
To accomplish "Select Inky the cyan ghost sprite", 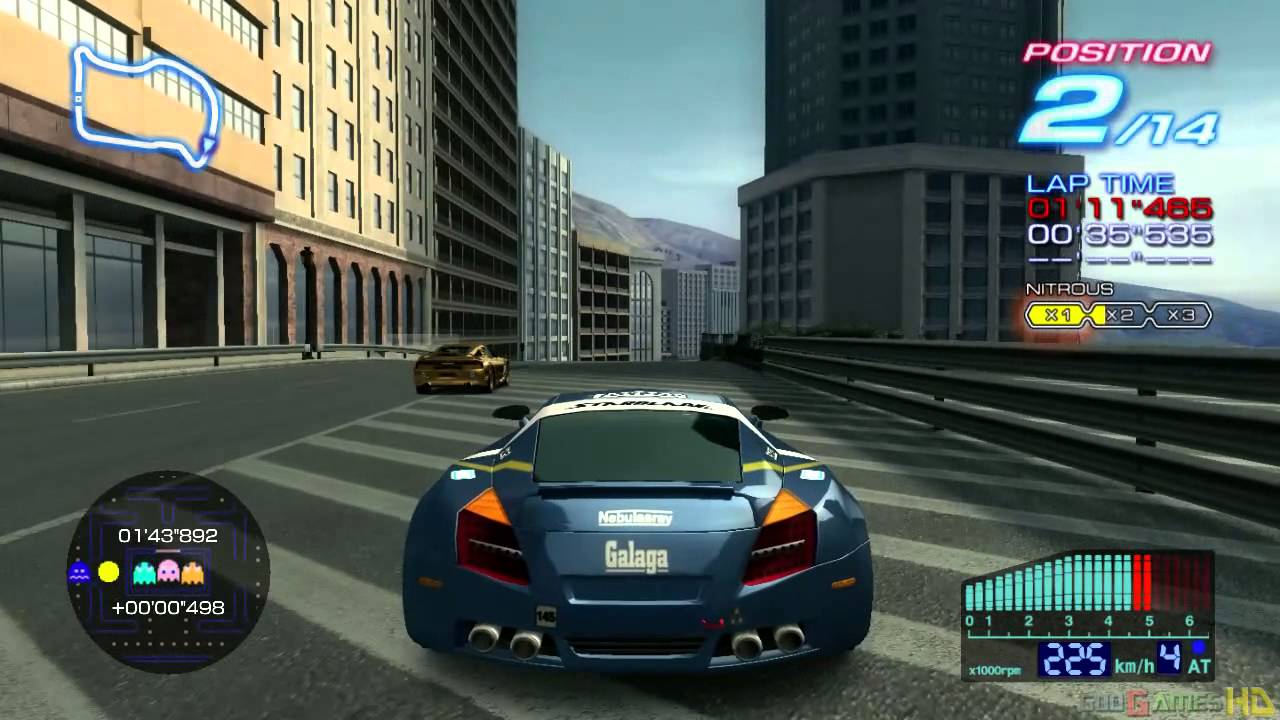I will [144, 572].
